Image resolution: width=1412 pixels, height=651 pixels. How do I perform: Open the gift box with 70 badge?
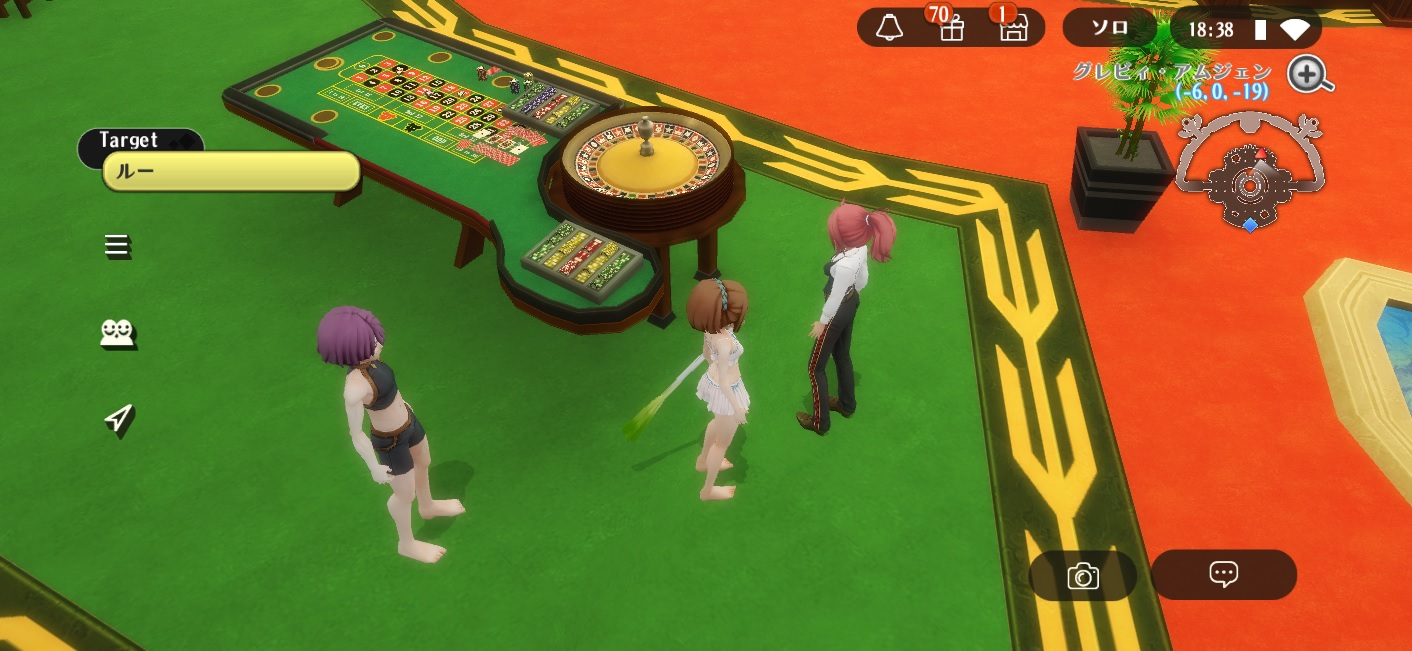pyautogui.click(x=951, y=29)
